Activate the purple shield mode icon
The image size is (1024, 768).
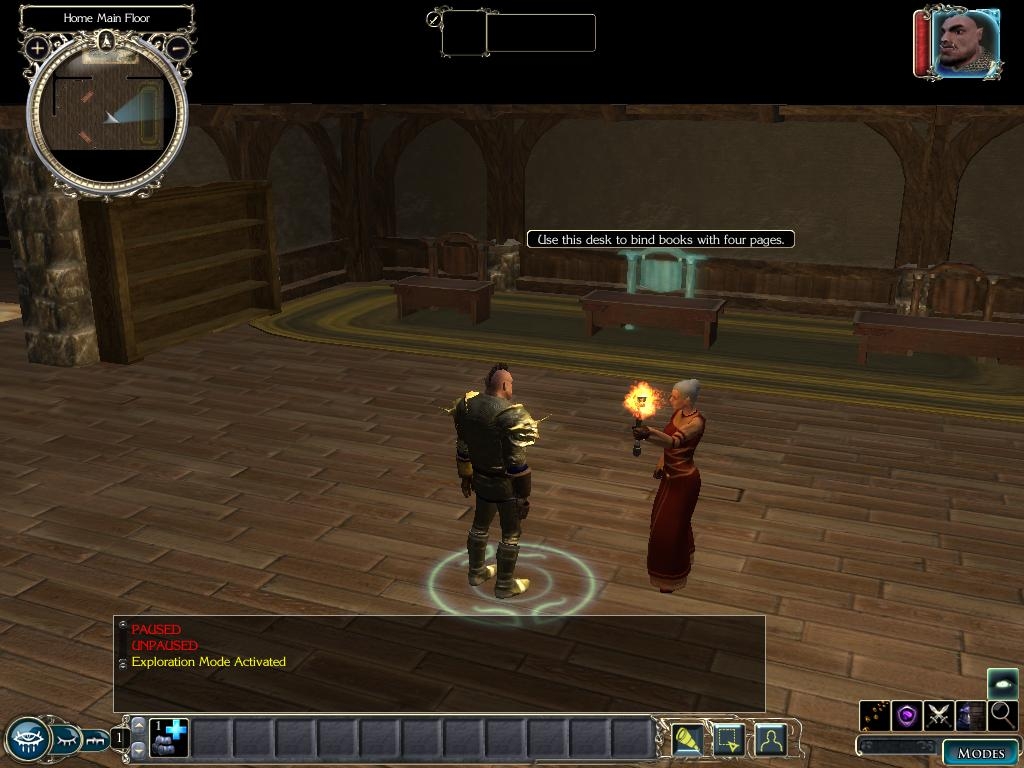907,715
